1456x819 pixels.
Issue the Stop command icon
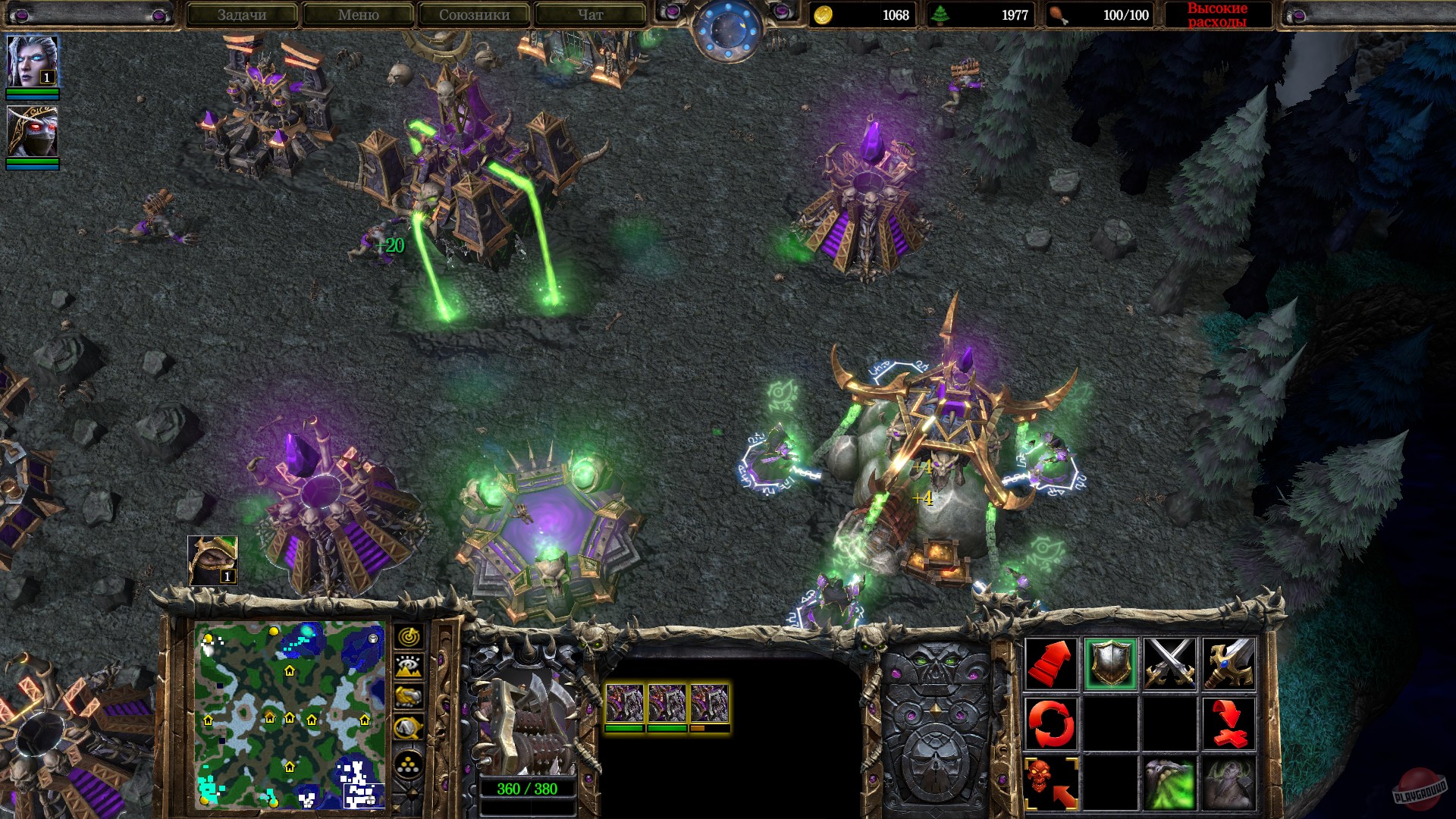pyautogui.click(x=1230, y=723)
